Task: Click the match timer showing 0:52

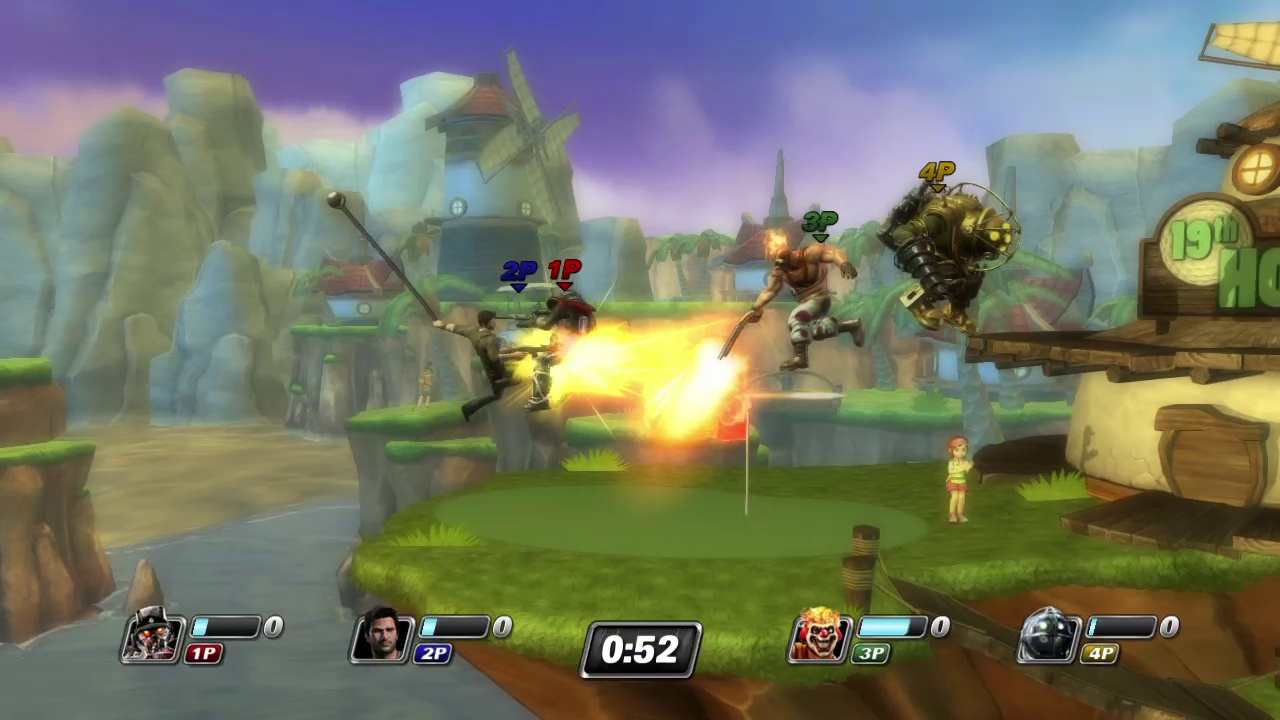Action: pyautogui.click(x=640, y=650)
